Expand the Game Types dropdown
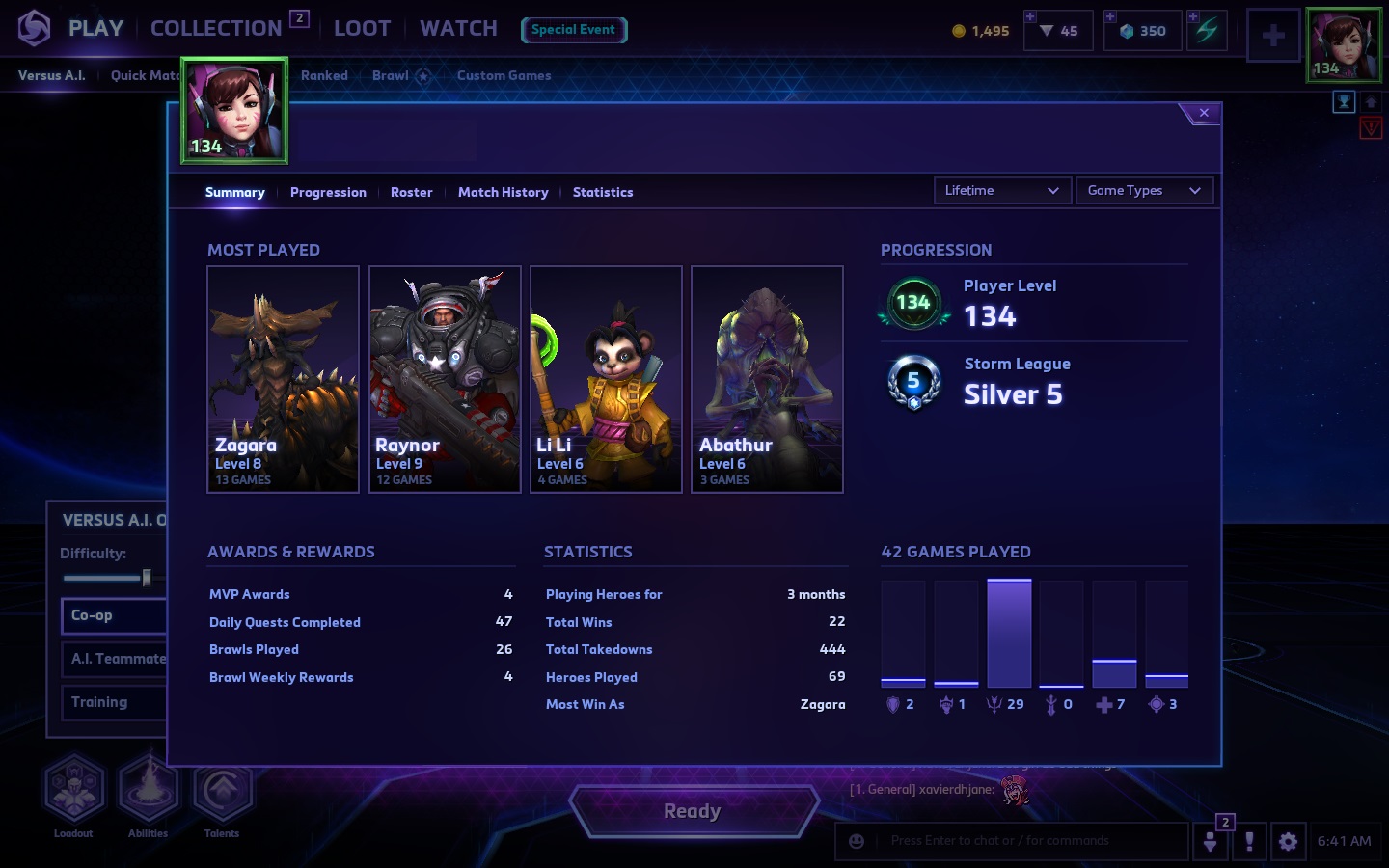The height and width of the screenshot is (868, 1389). tap(1143, 191)
